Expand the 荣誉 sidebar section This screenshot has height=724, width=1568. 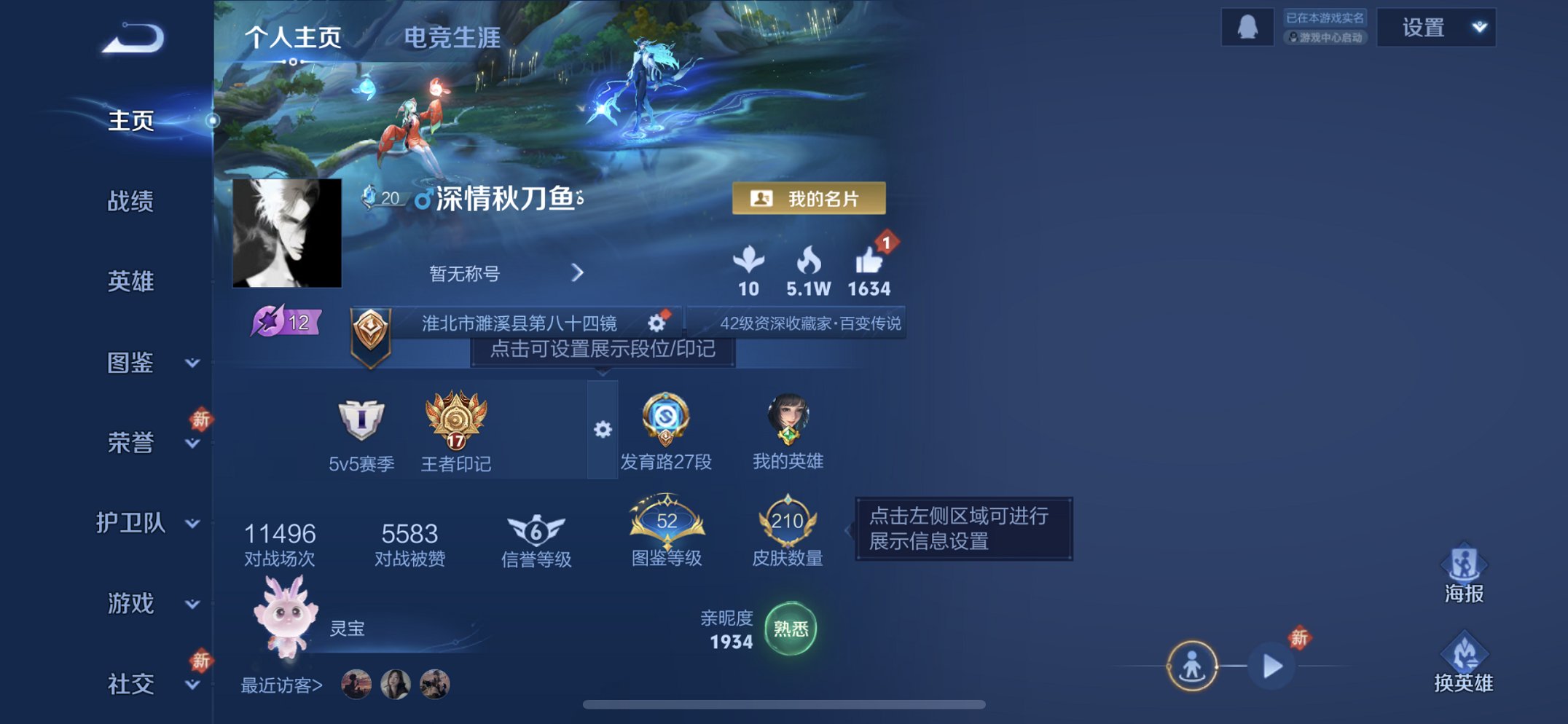click(x=131, y=443)
